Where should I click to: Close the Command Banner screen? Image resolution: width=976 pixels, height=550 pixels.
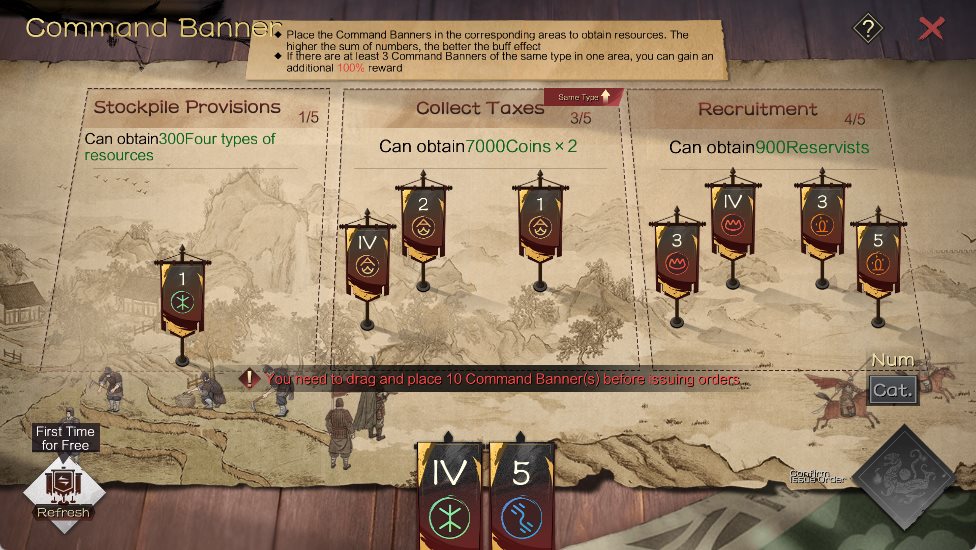[931, 28]
